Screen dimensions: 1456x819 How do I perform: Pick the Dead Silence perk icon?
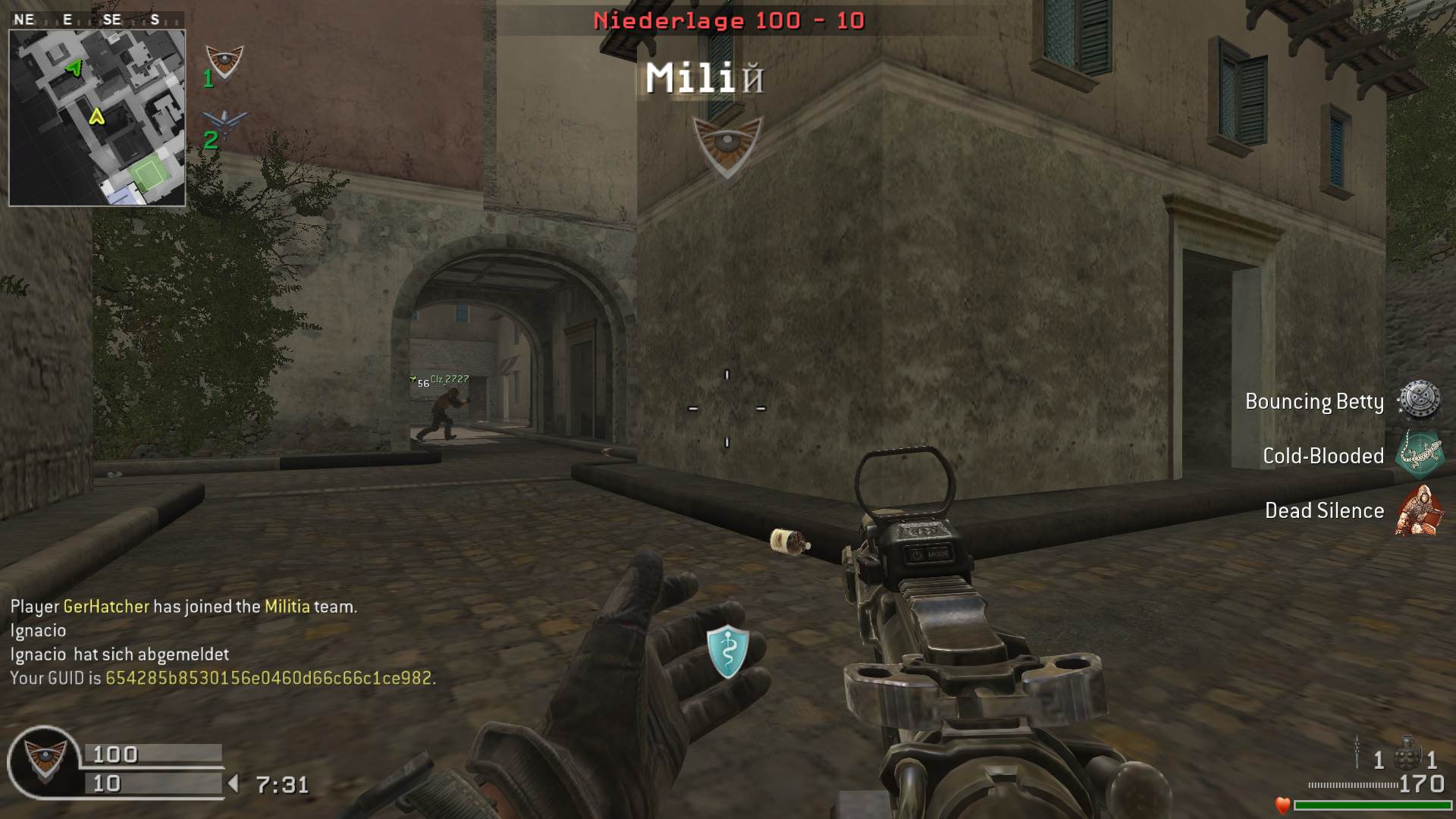(1417, 510)
